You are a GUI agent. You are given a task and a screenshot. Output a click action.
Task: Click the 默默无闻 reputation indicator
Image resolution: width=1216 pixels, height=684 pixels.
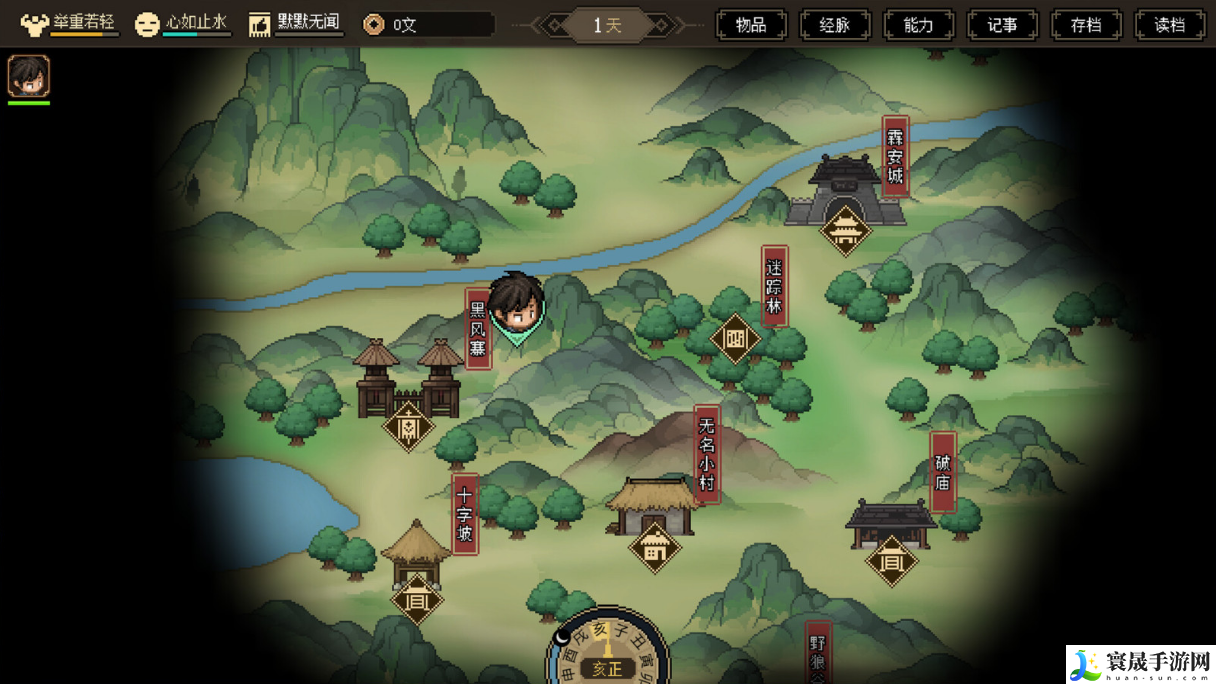click(295, 24)
